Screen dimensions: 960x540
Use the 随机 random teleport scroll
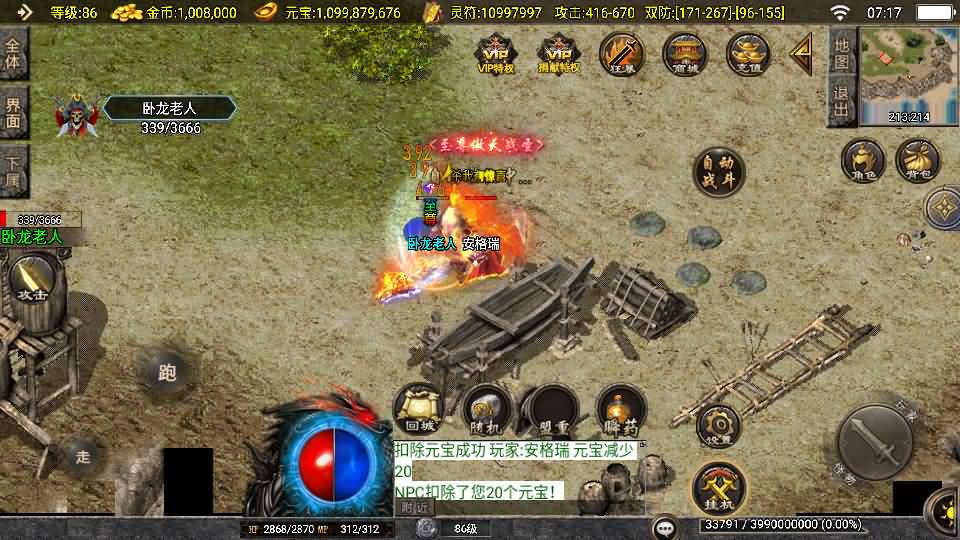point(486,408)
